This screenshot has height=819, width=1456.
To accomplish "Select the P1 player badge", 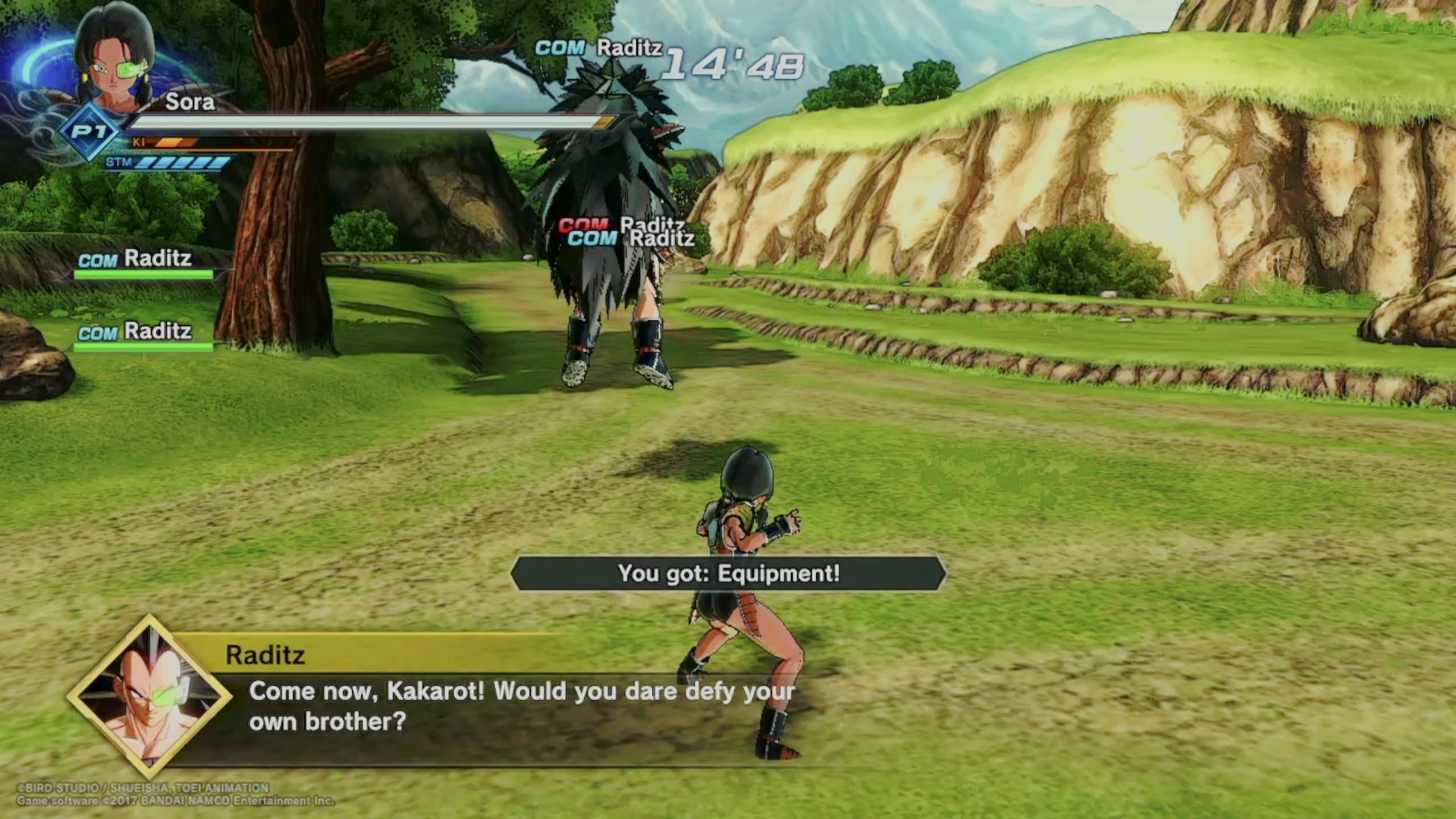I will pos(90,133).
